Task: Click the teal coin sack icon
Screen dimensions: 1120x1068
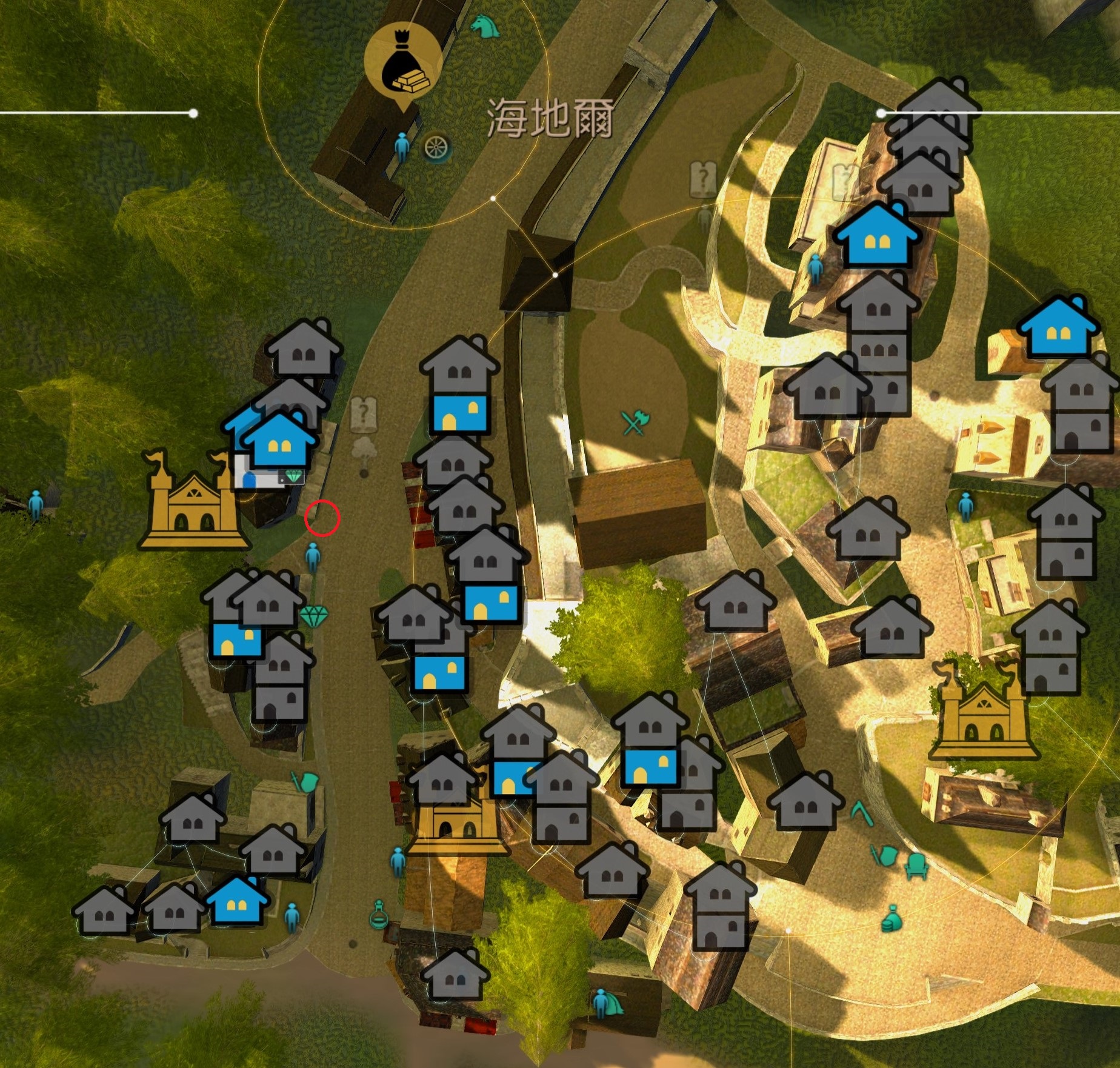Action: click(x=892, y=918)
